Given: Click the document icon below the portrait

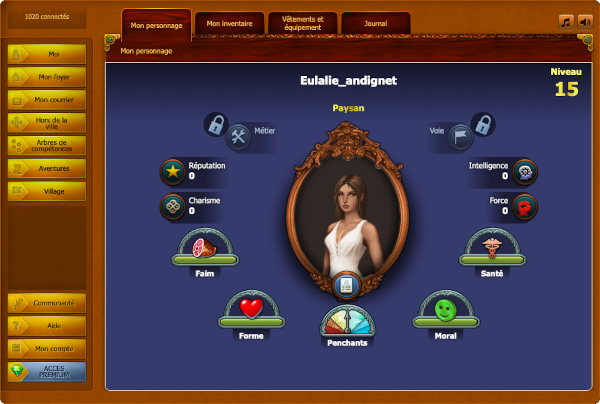Looking at the screenshot, I should (x=346, y=286).
